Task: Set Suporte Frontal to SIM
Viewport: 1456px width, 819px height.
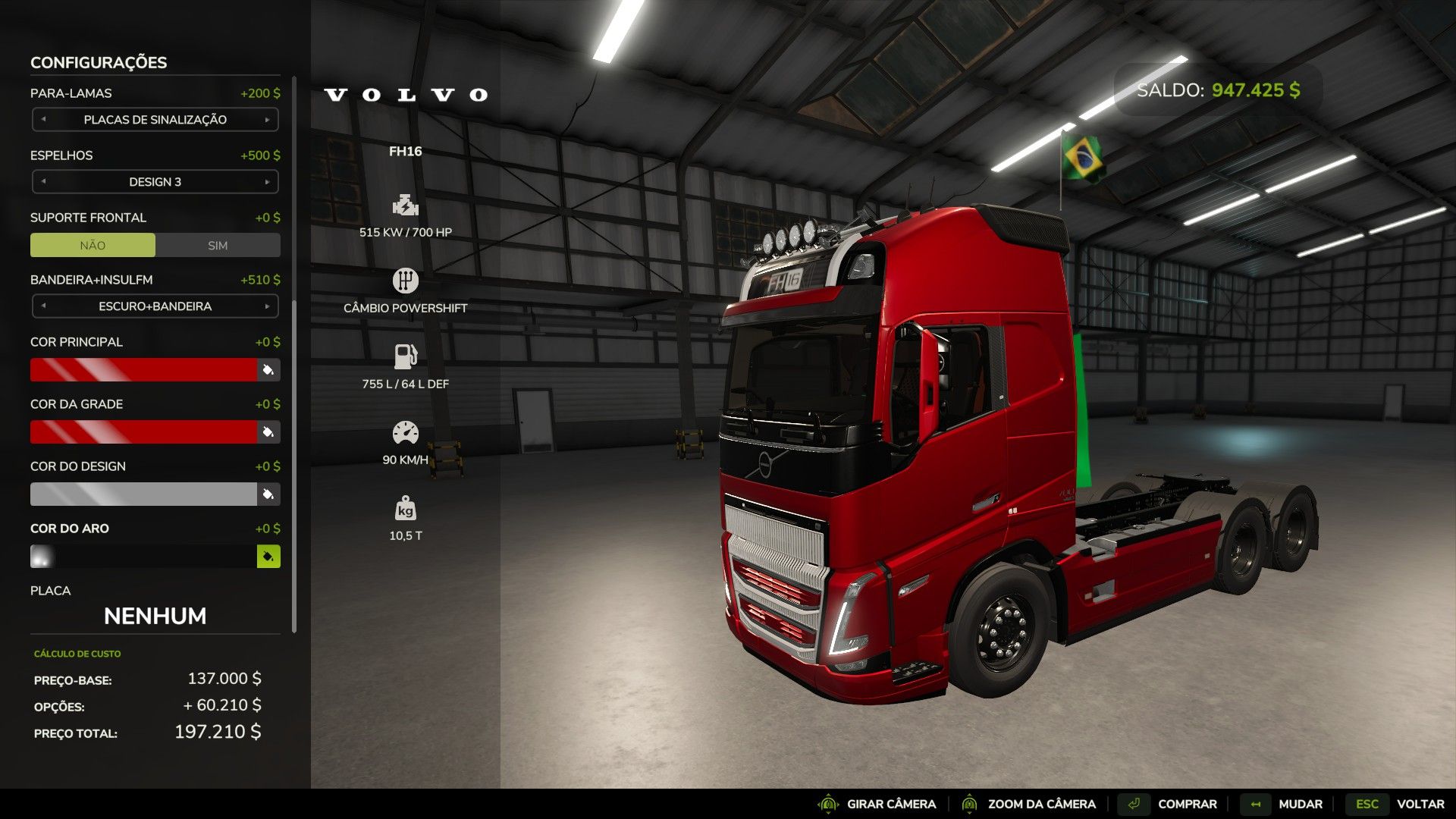Action: (x=218, y=246)
